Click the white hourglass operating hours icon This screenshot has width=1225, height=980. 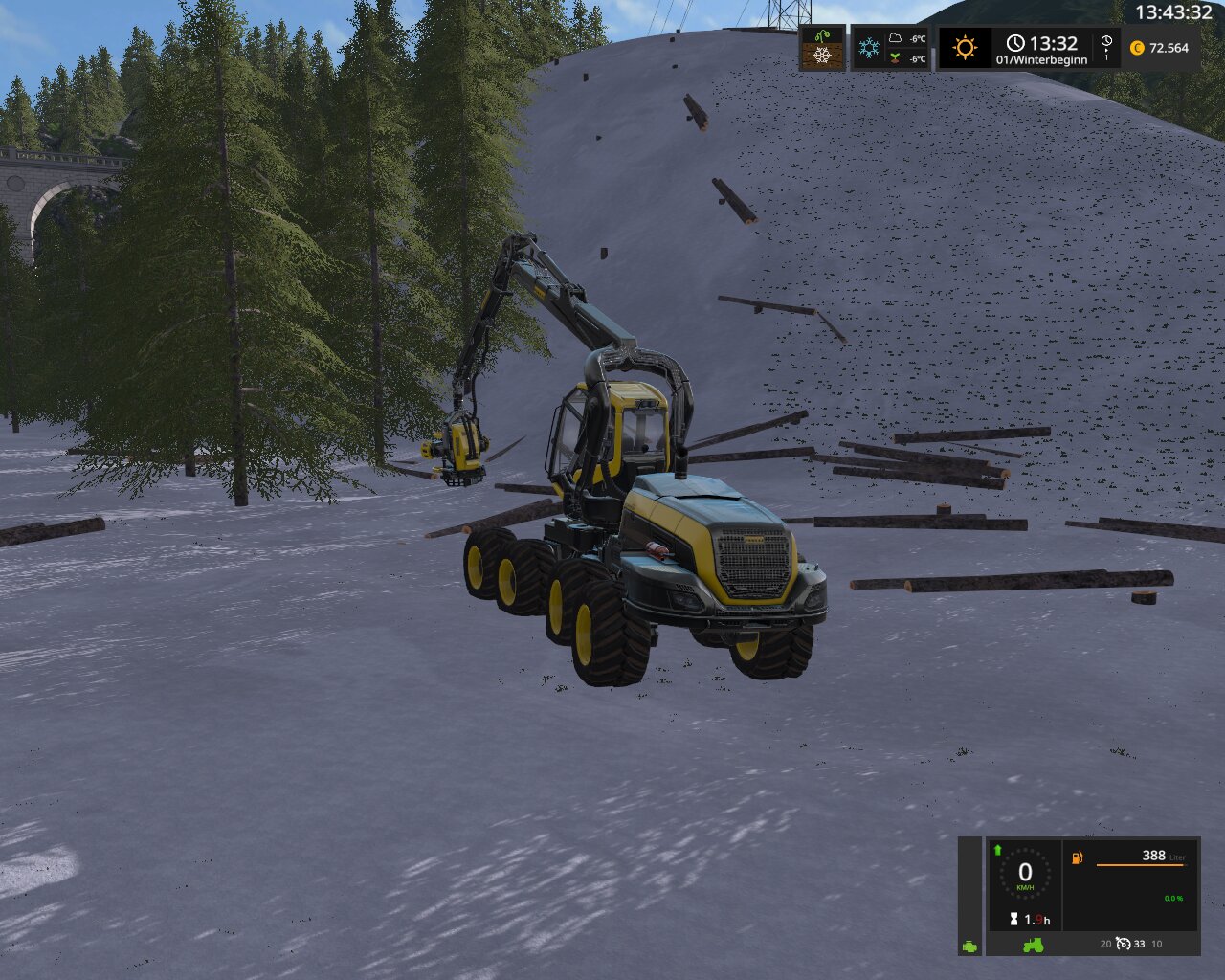click(x=1013, y=919)
